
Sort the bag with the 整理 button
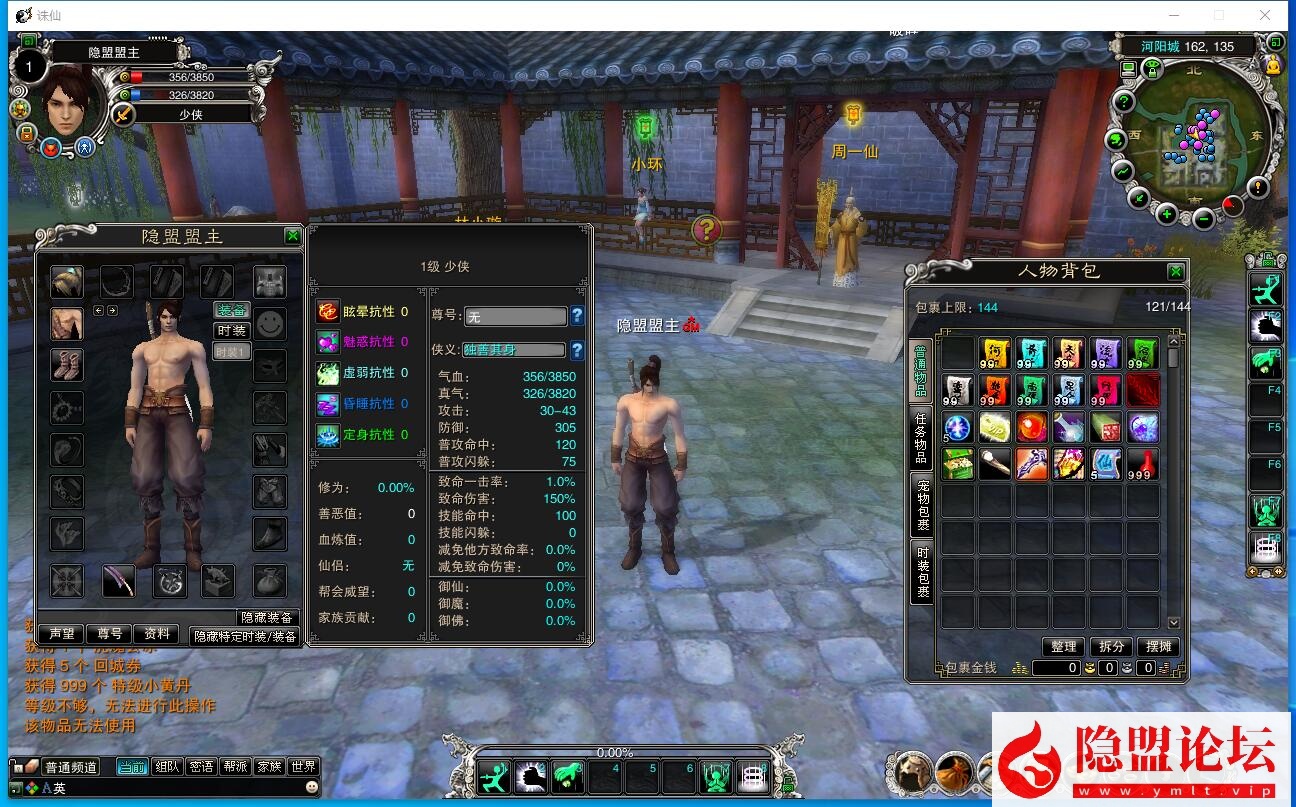[1063, 647]
